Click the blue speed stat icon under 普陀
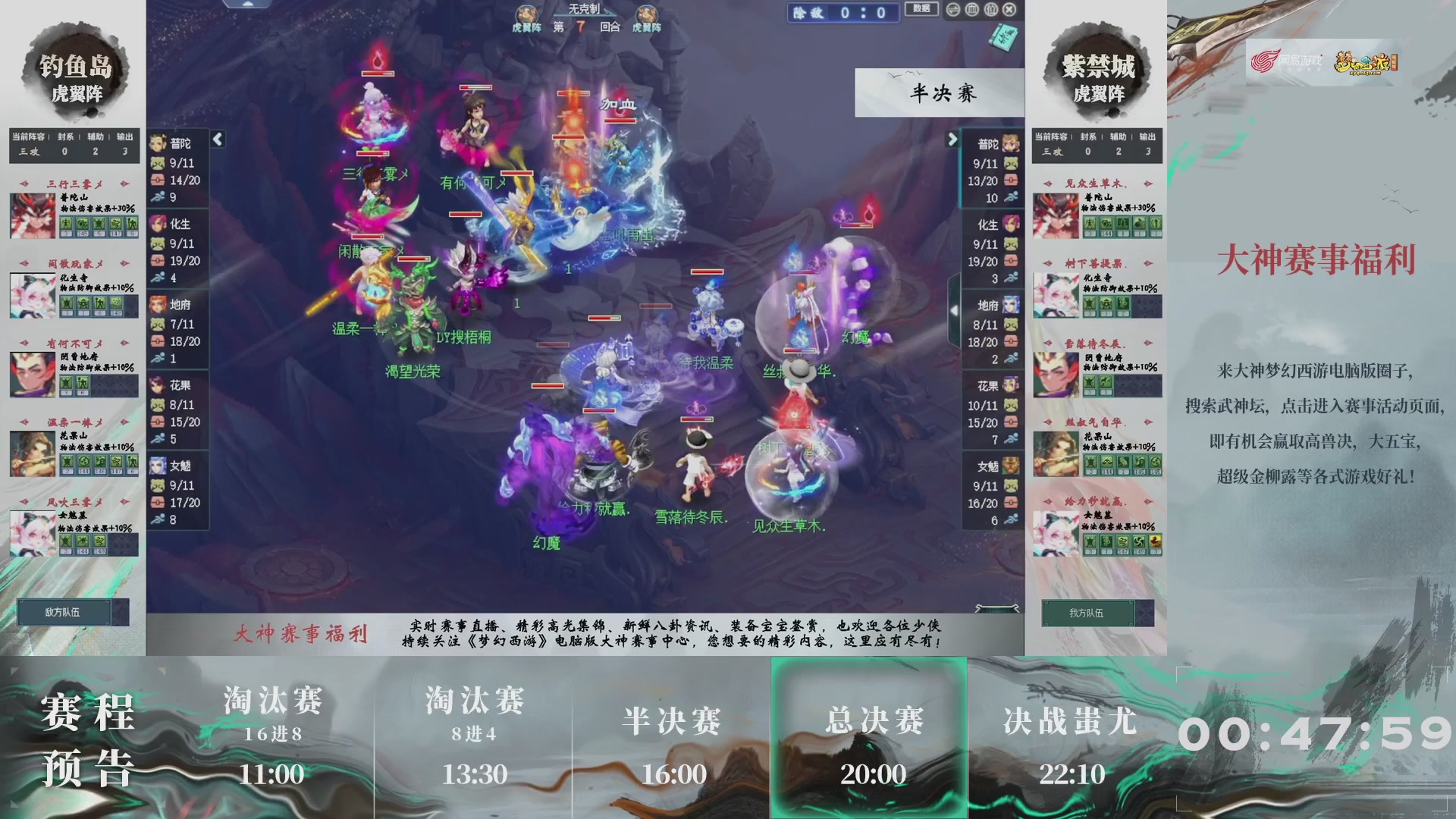 (x=158, y=195)
